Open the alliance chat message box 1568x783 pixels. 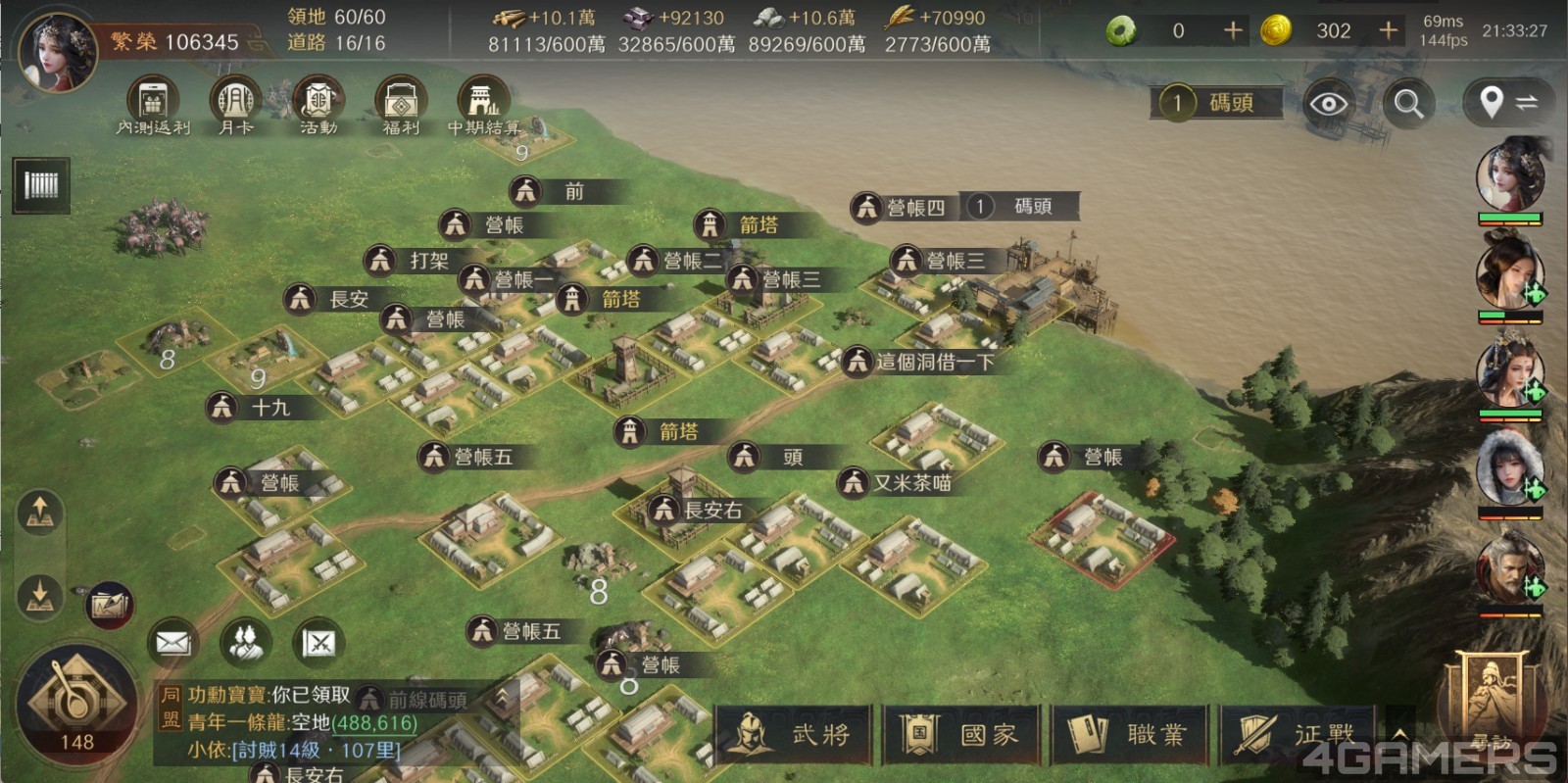click(294, 723)
